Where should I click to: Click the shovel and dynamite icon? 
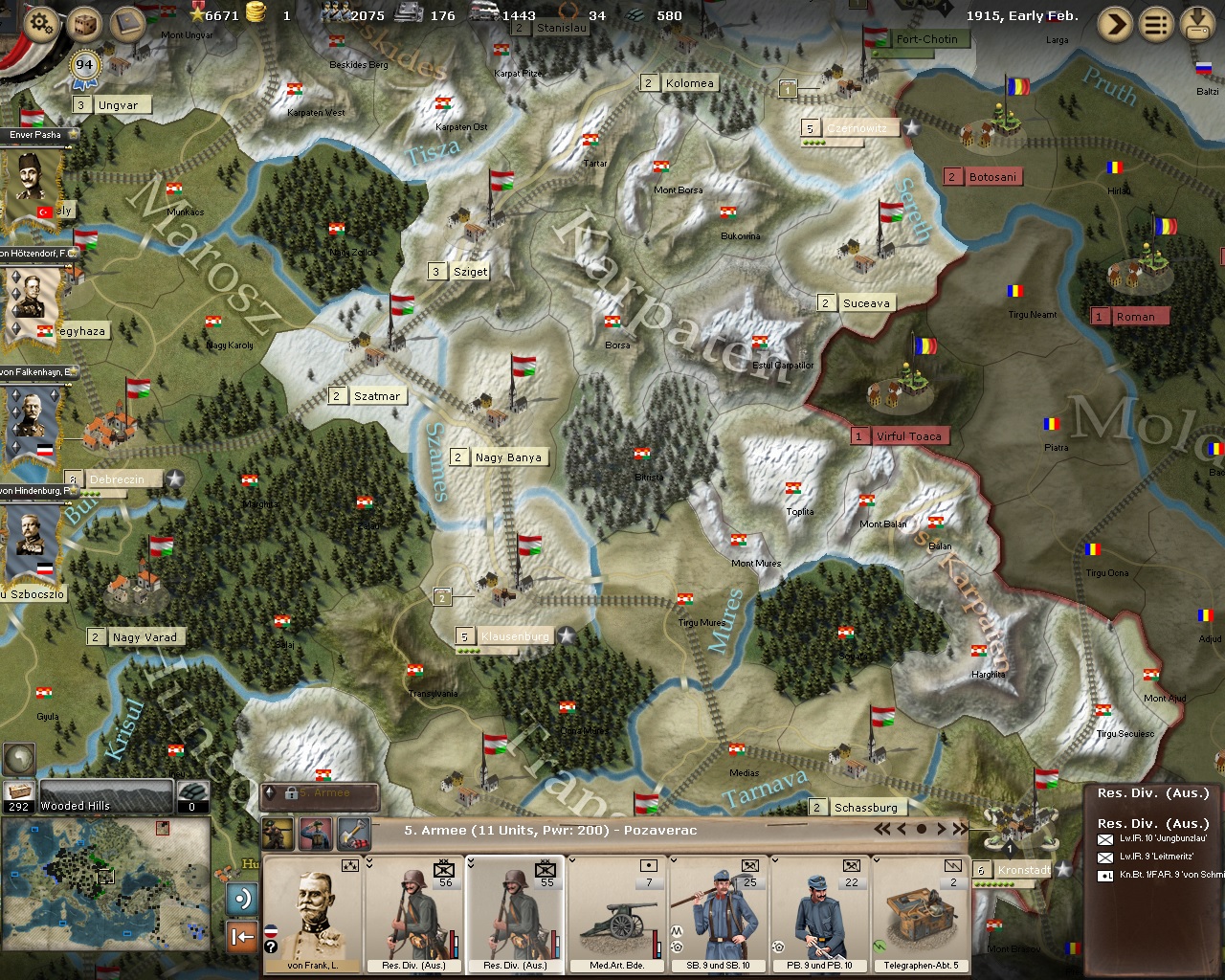(354, 834)
